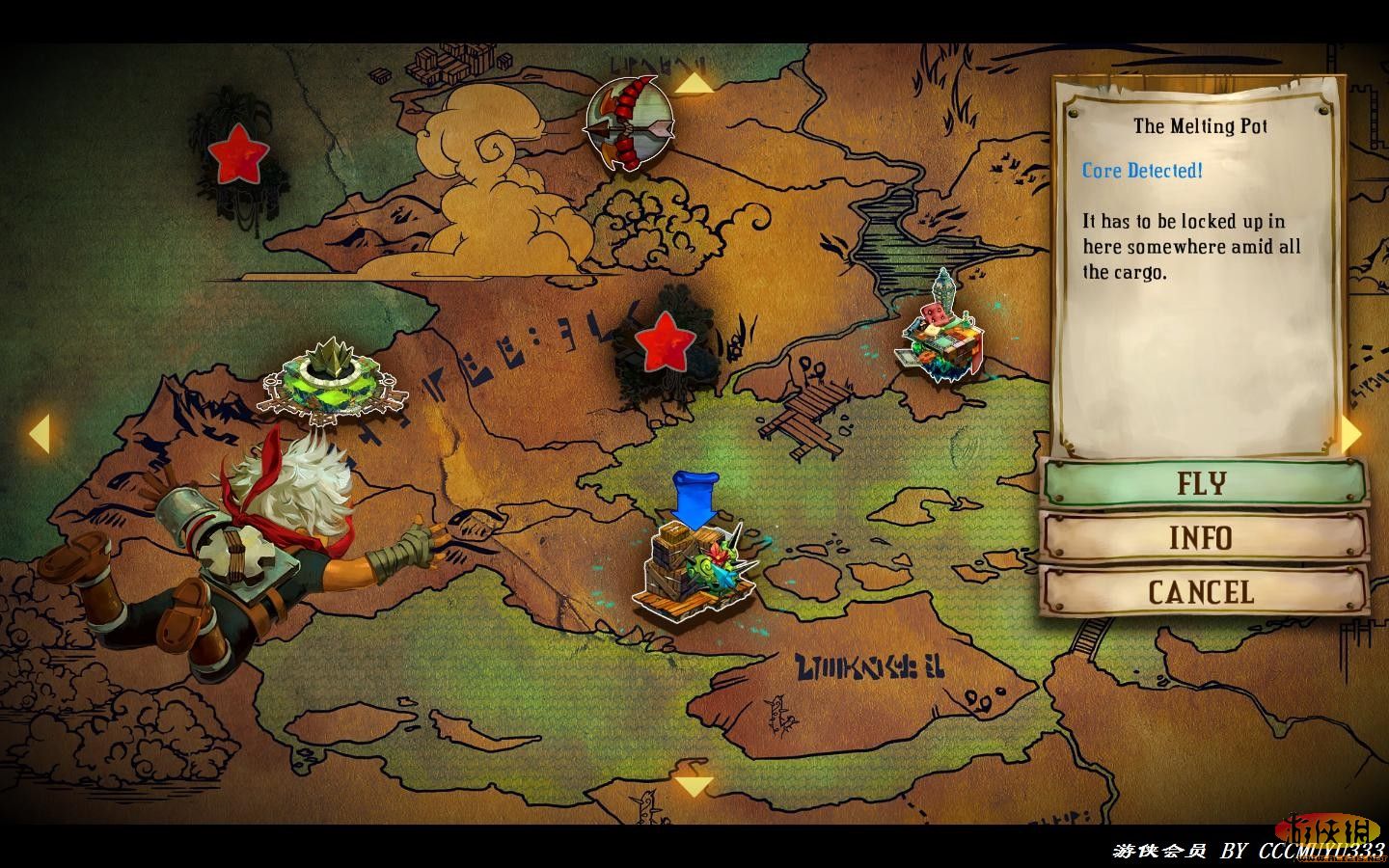The image size is (1389, 868).
Task: Cancel the map selection
Action: click(1203, 591)
